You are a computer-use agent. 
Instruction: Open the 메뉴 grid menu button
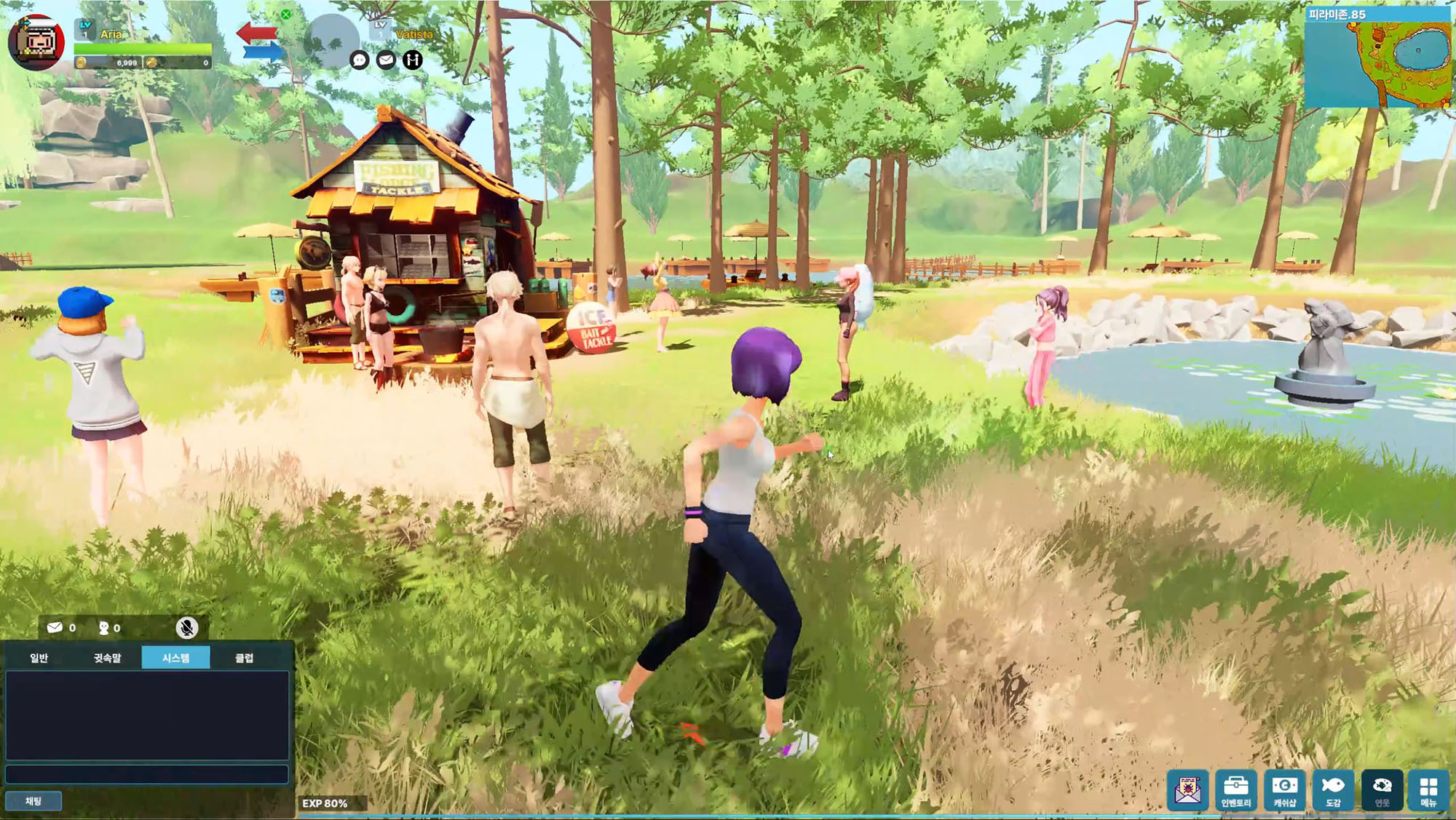coord(1428,790)
